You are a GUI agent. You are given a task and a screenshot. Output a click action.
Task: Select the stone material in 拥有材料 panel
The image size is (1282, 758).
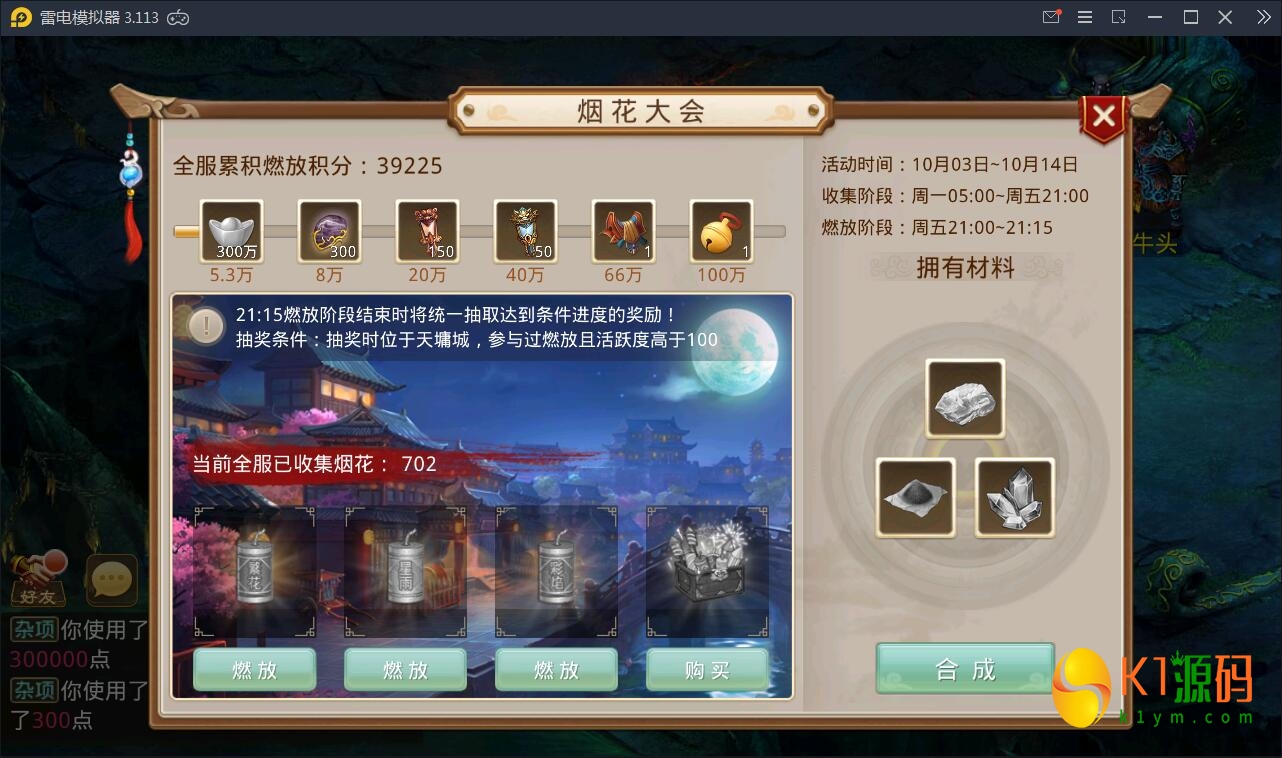(964, 397)
